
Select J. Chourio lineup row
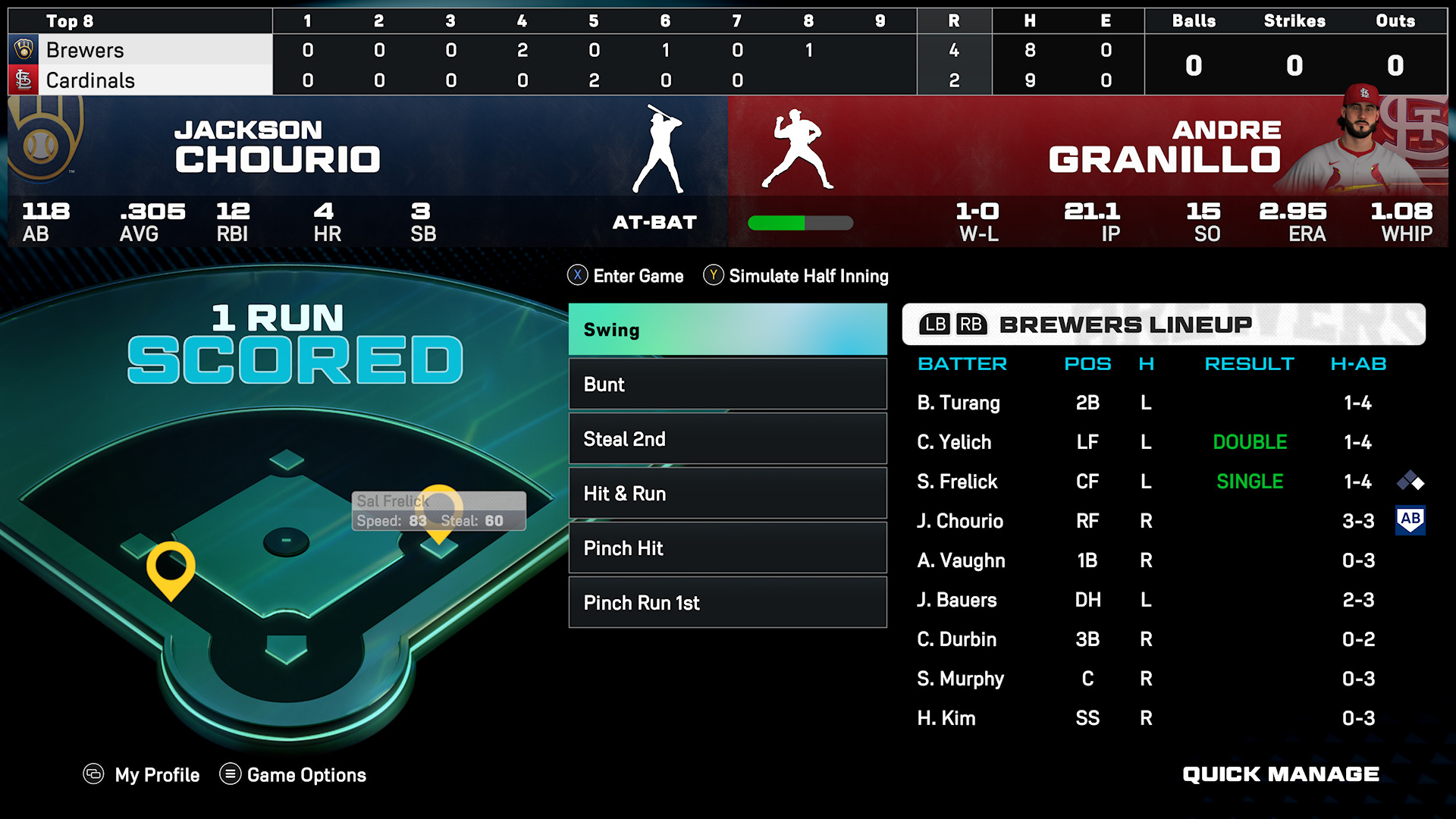960,521
